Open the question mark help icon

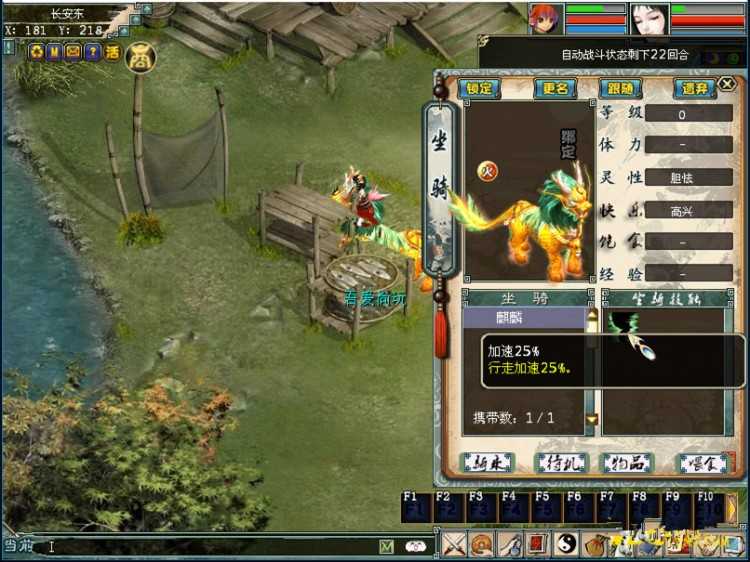click(92, 52)
